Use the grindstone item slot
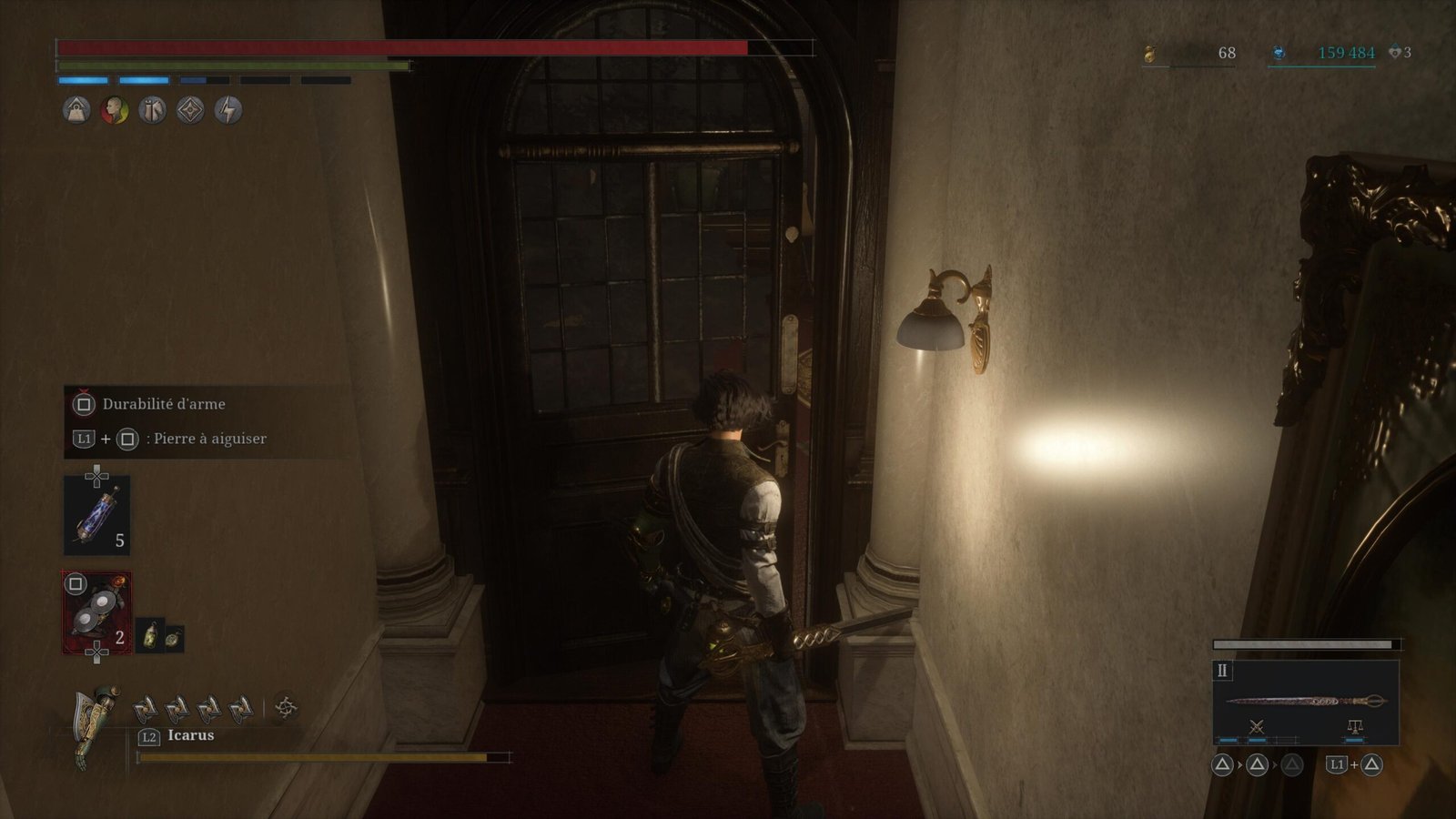Viewport: 1456px width, 819px height. (x=96, y=612)
